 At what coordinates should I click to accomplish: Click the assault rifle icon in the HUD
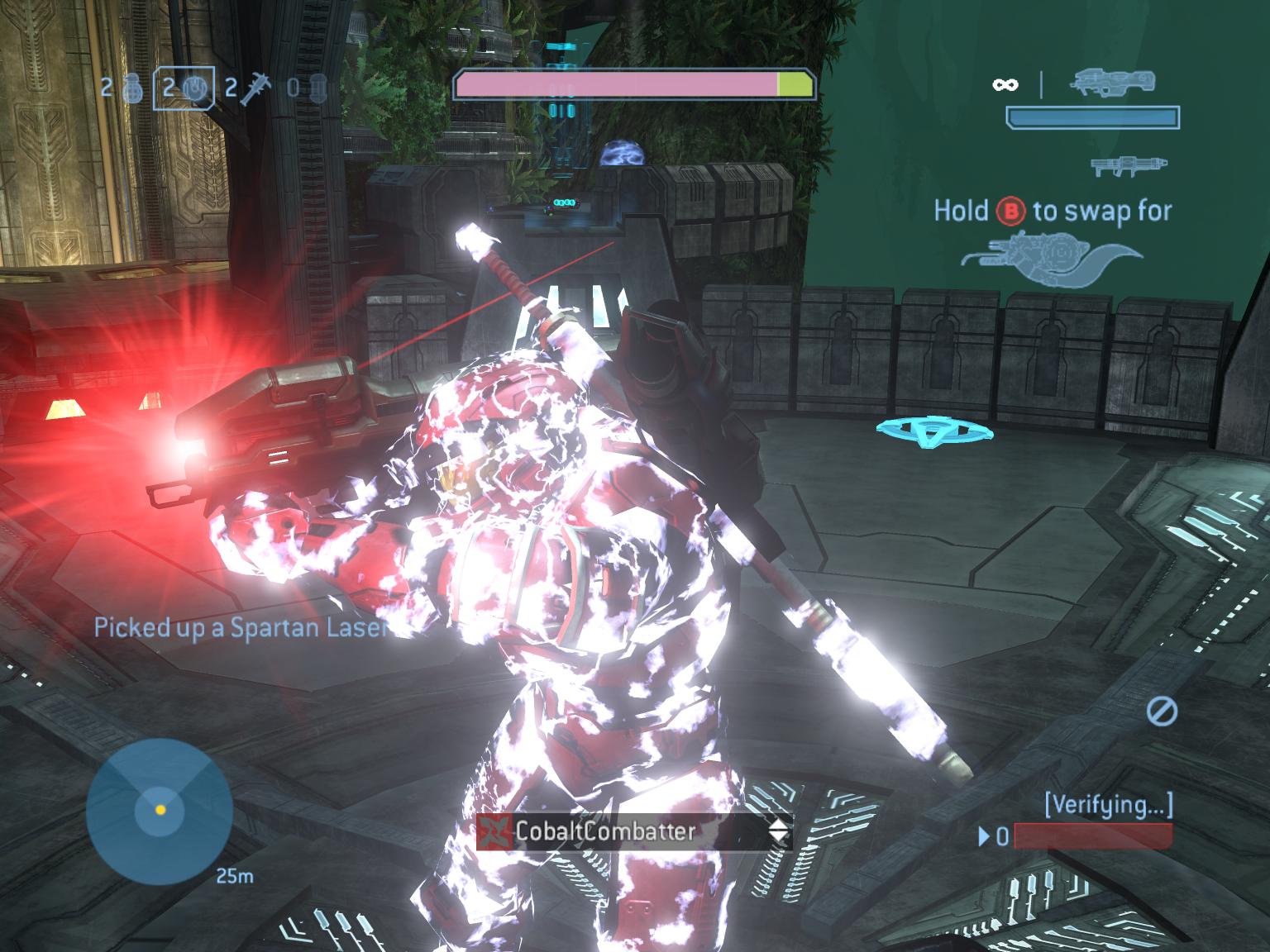pyautogui.click(x=1114, y=83)
